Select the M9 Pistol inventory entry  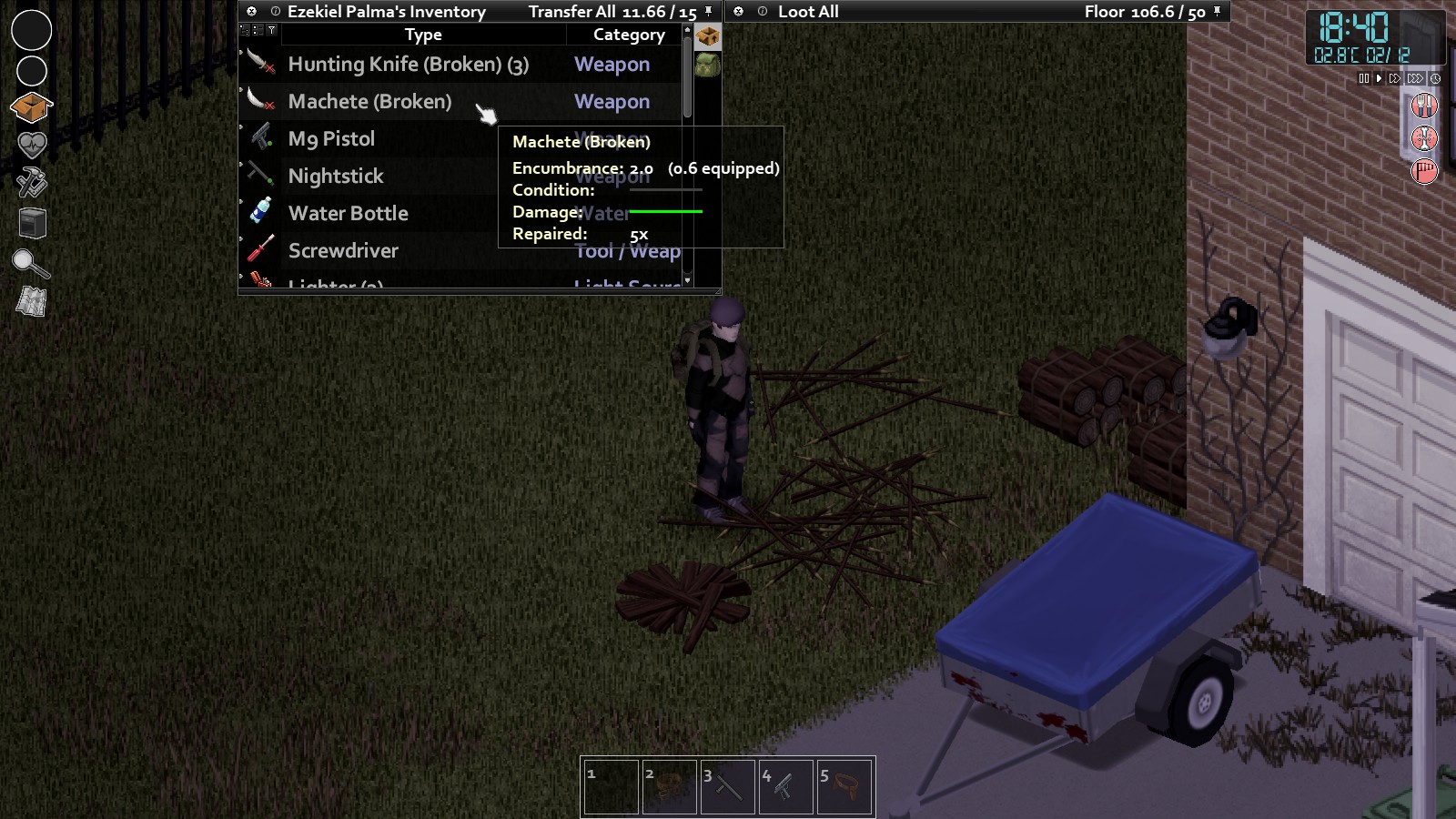[331, 138]
